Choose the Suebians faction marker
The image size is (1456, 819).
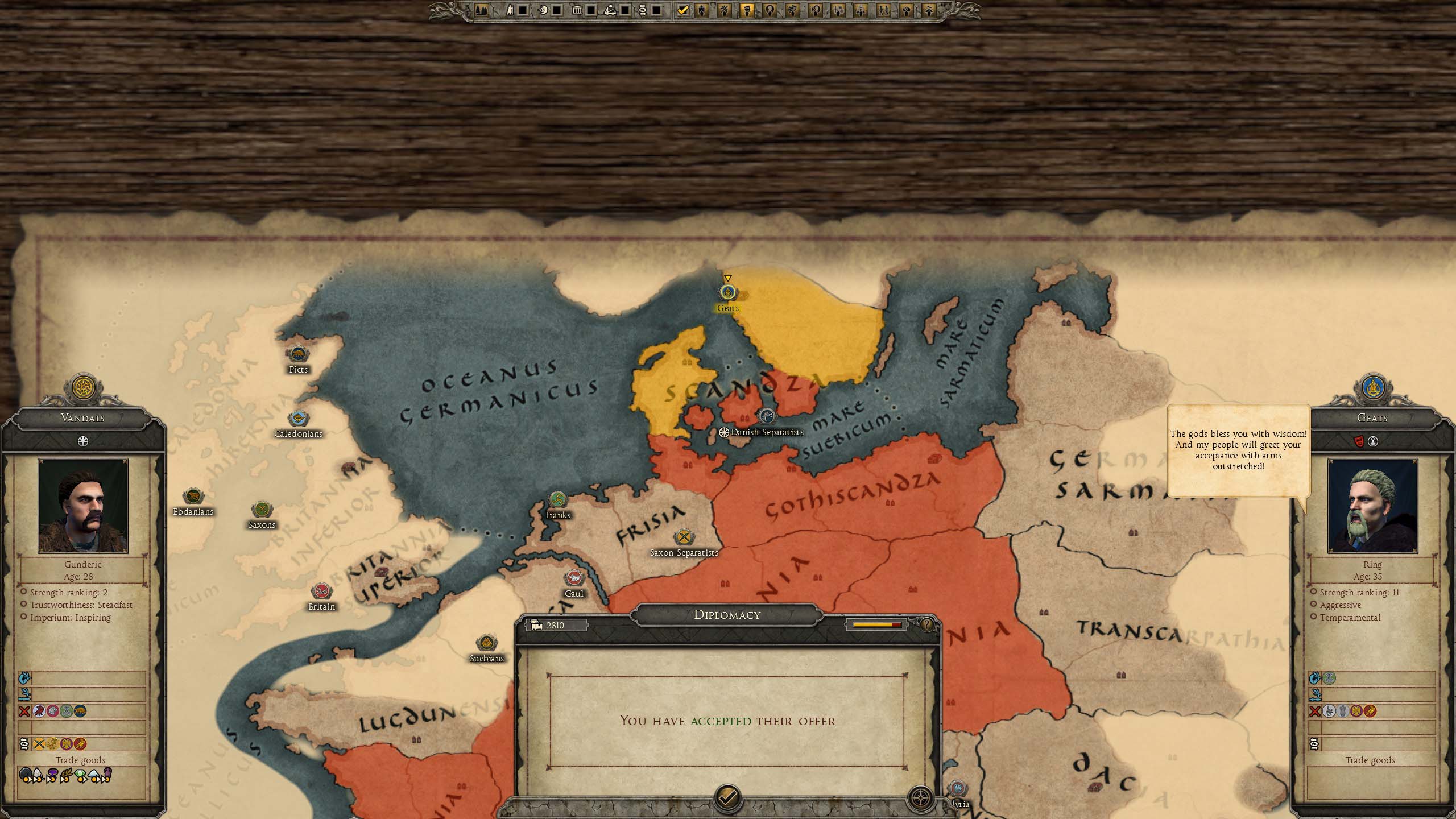(486, 644)
